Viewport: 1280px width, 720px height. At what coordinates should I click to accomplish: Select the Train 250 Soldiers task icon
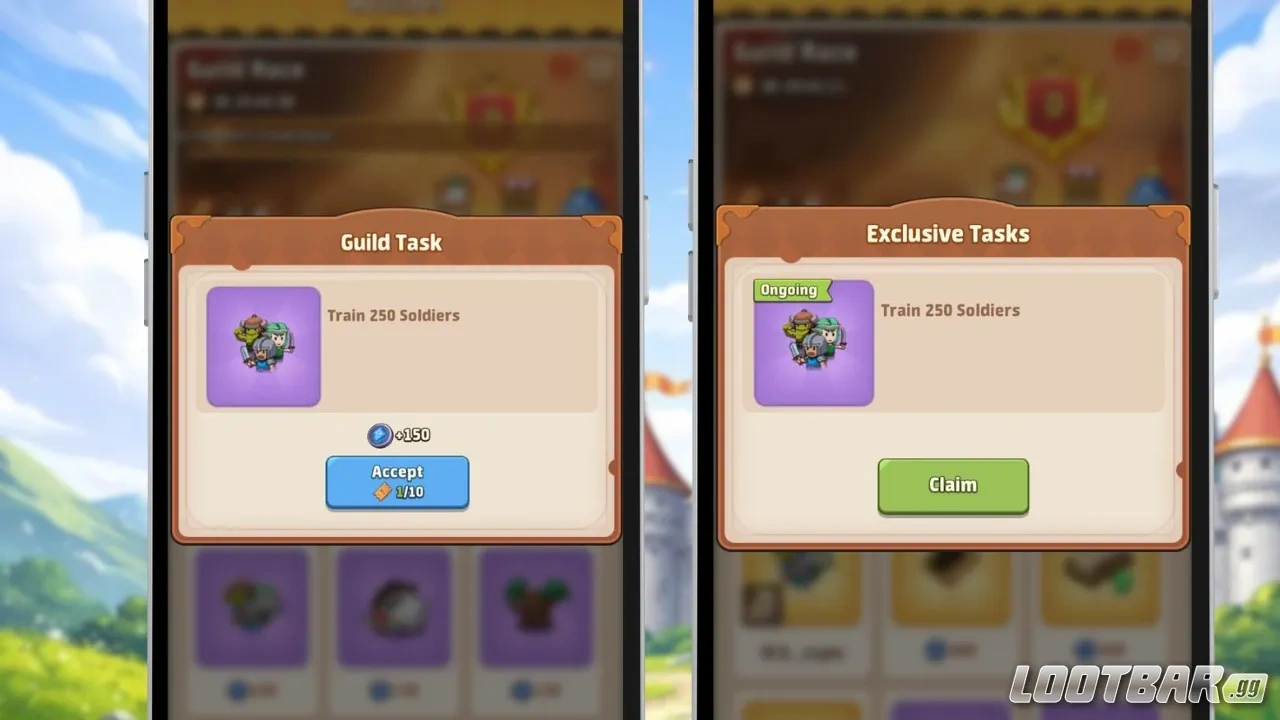(x=262, y=345)
